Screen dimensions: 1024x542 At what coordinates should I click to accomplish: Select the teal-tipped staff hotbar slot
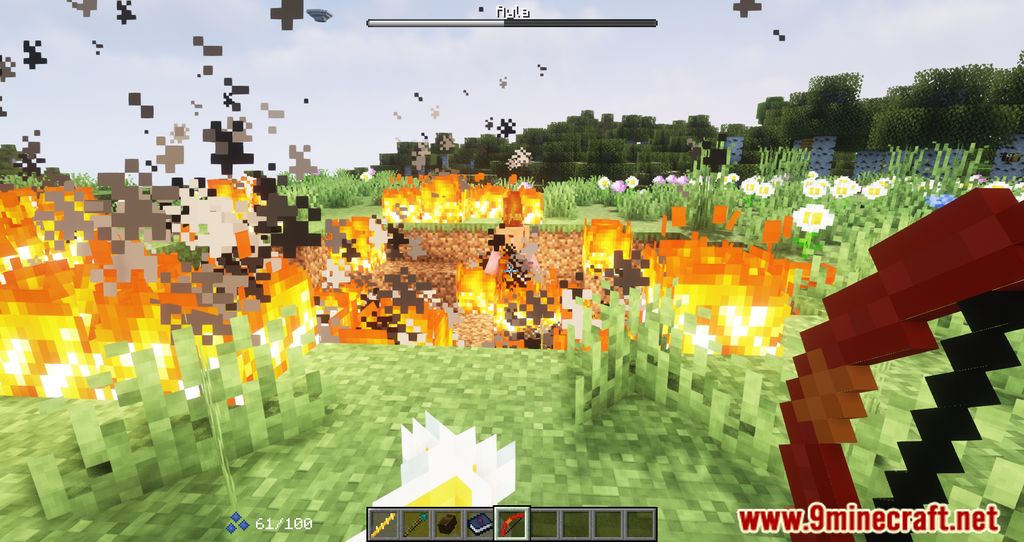point(415,523)
